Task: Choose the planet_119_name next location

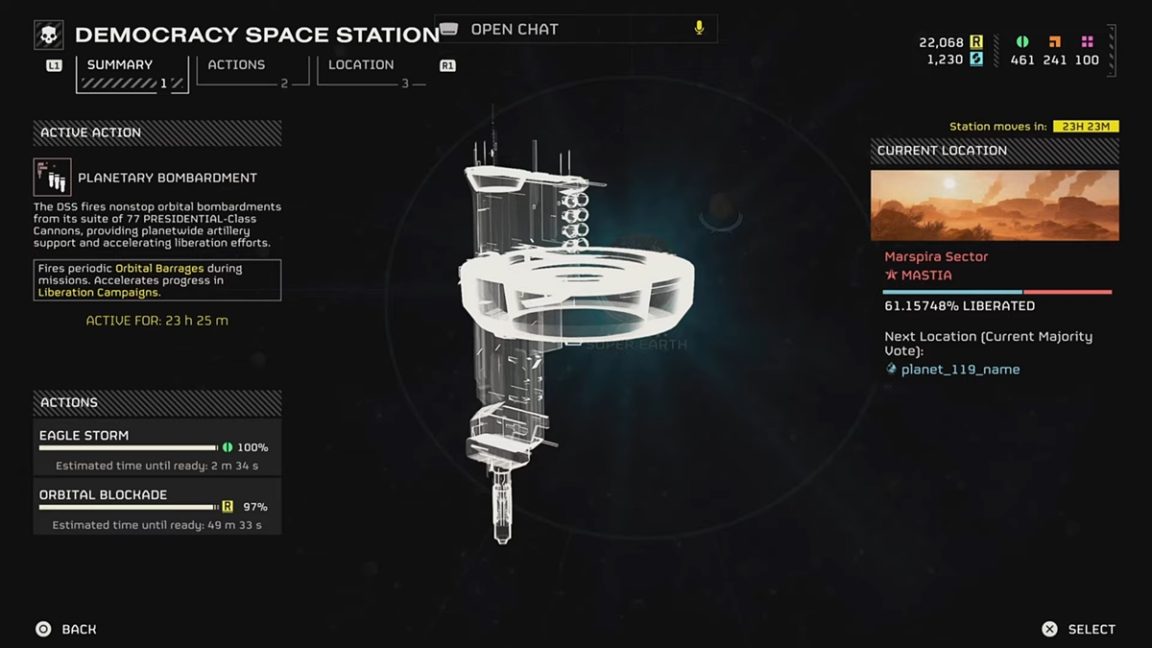Action: click(x=960, y=369)
